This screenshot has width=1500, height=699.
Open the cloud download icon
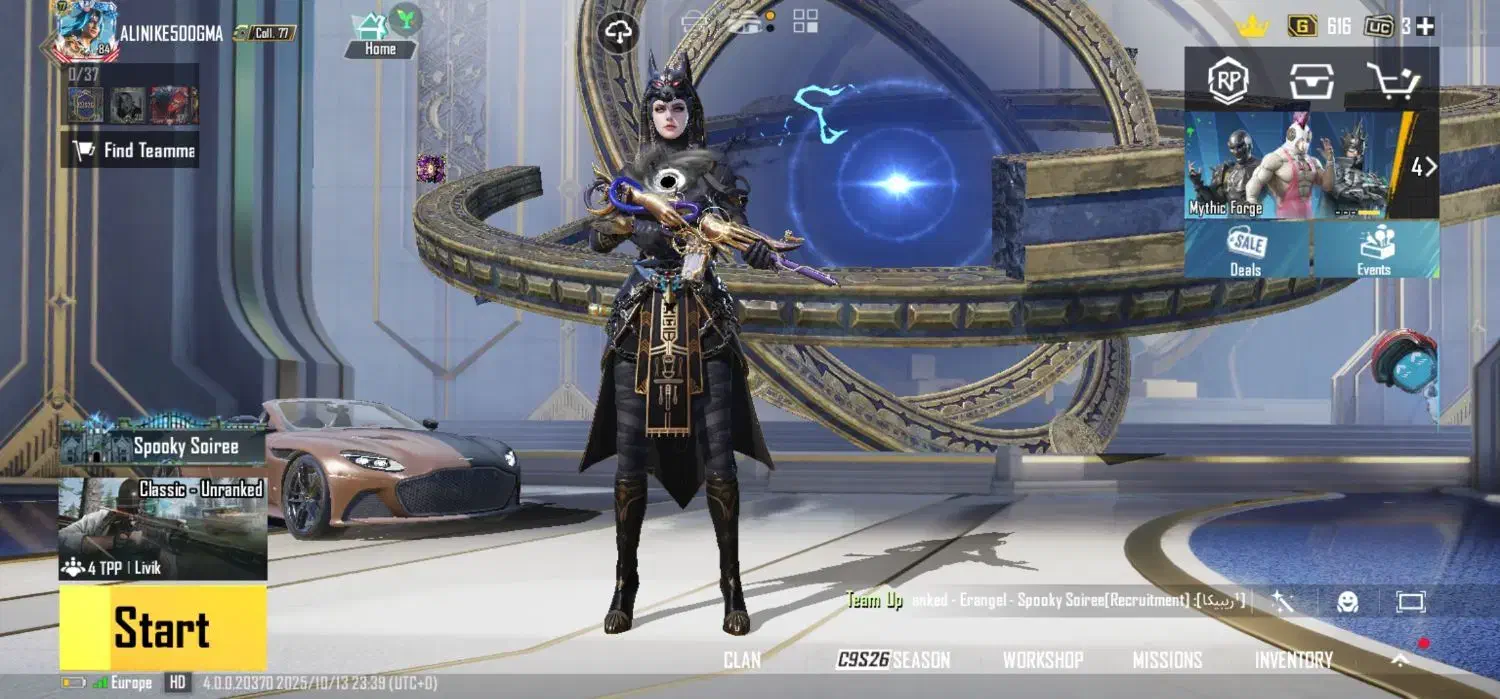619,34
